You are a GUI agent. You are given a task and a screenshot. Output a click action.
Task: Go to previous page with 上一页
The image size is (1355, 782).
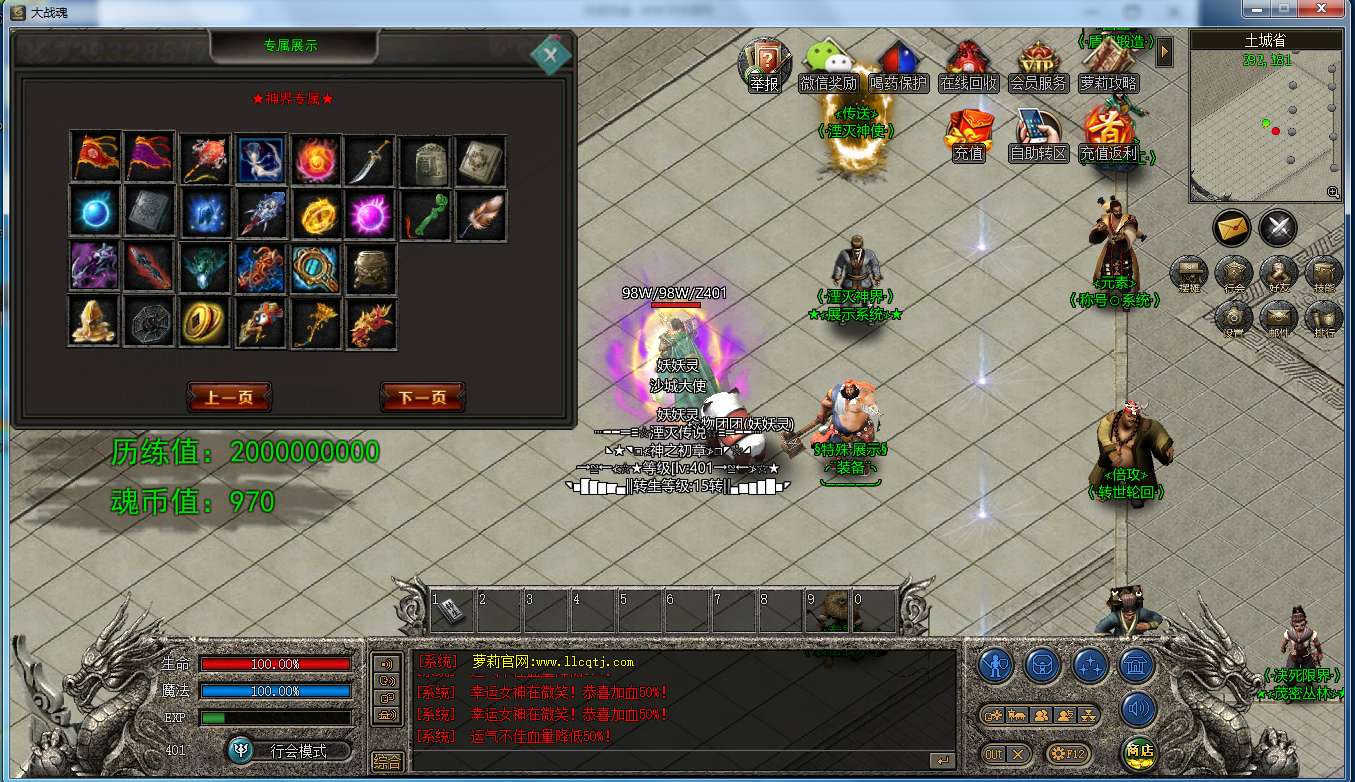[229, 397]
